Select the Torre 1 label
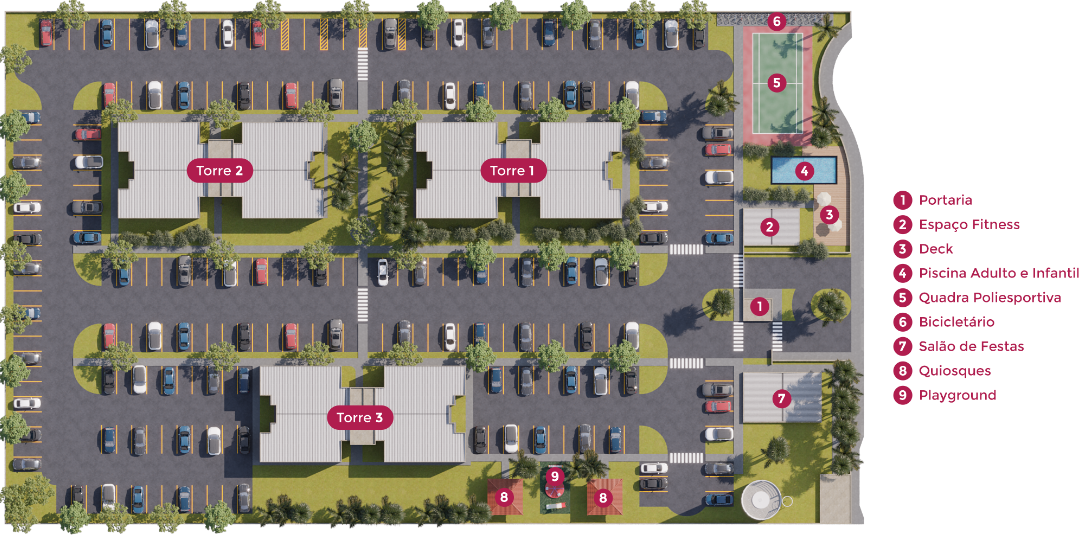The image size is (1079, 535). tap(513, 171)
